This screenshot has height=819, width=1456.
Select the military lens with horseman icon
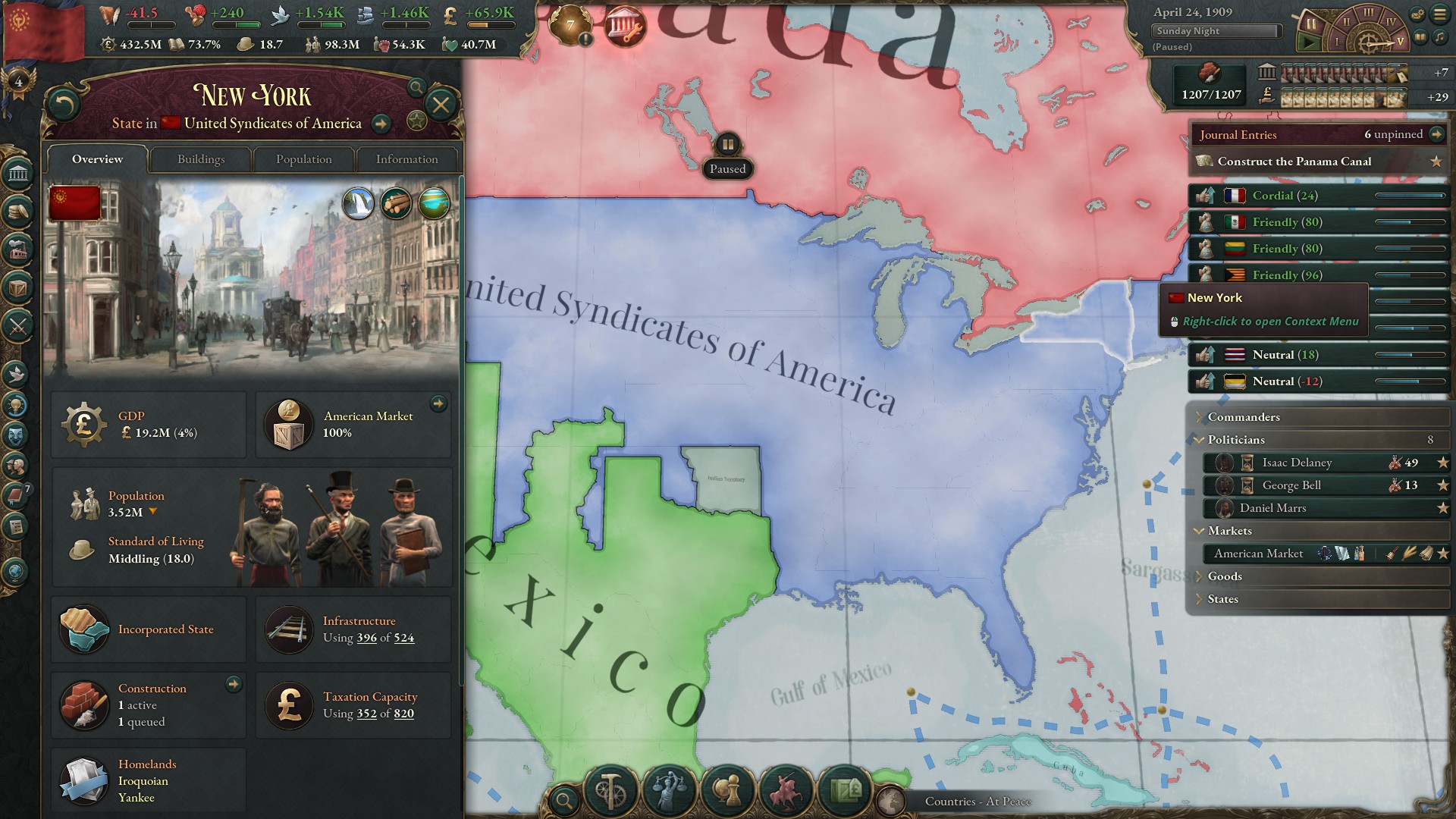[786, 791]
